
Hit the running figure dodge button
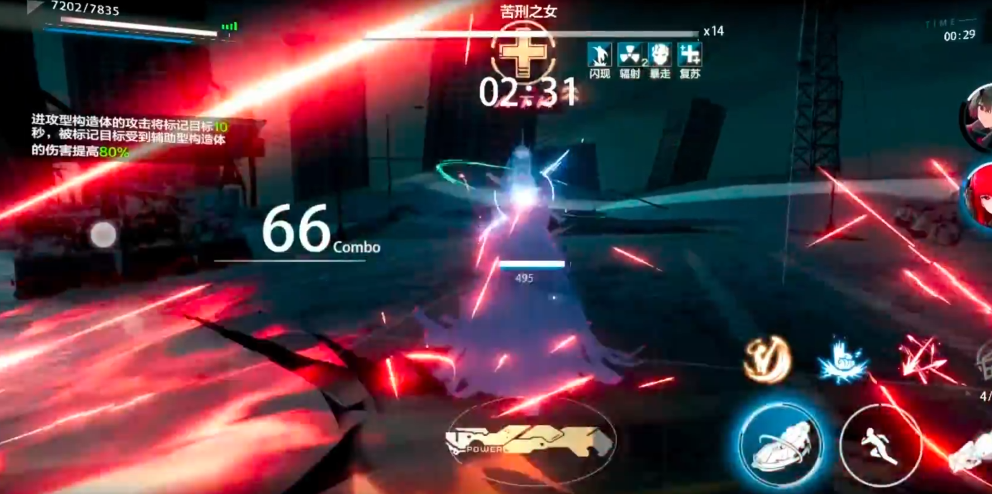[x=879, y=441]
